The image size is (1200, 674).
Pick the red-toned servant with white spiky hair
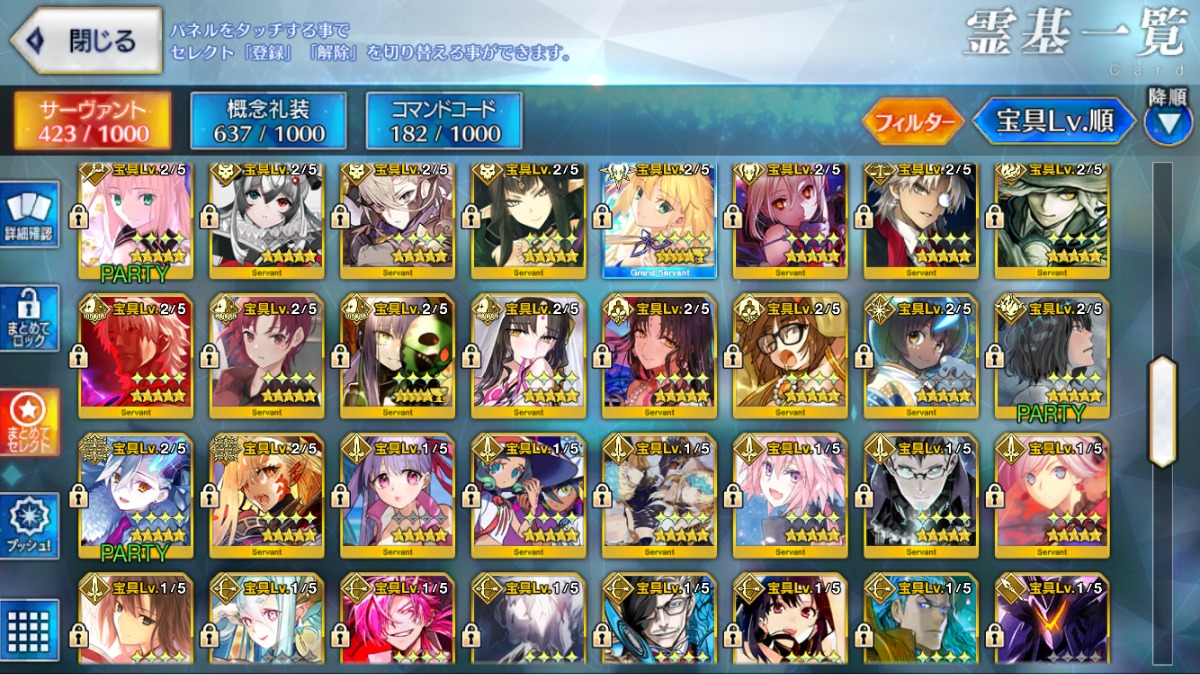(136, 355)
